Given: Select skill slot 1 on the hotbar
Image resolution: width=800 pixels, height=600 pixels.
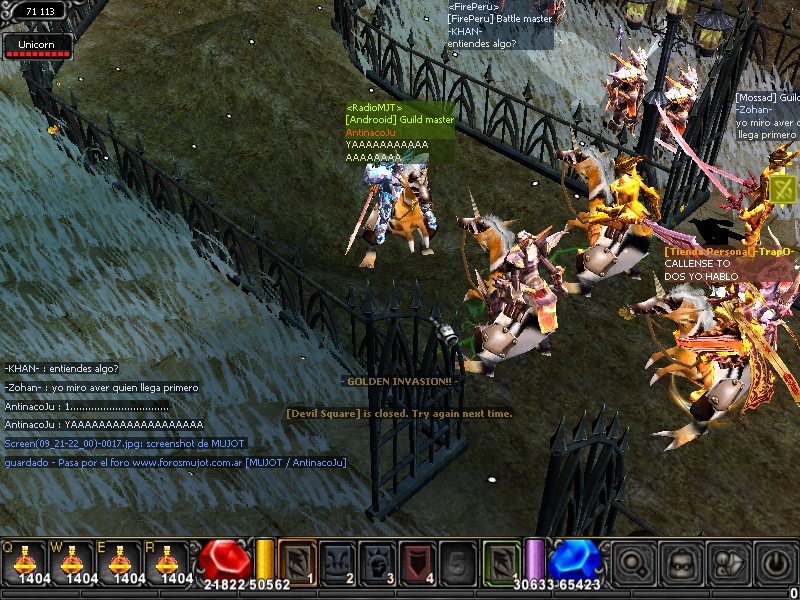Looking at the screenshot, I should coord(297,562).
